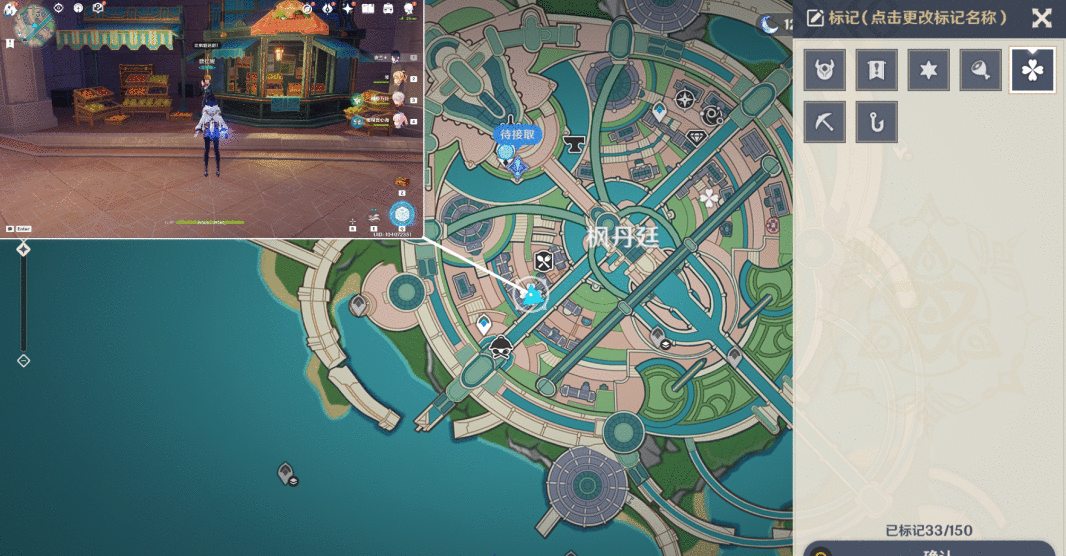Image resolution: width=1066 pixels, height=556 pixels.
Task: Rename the marker via the 标记 title
Action: click(908, 18)
